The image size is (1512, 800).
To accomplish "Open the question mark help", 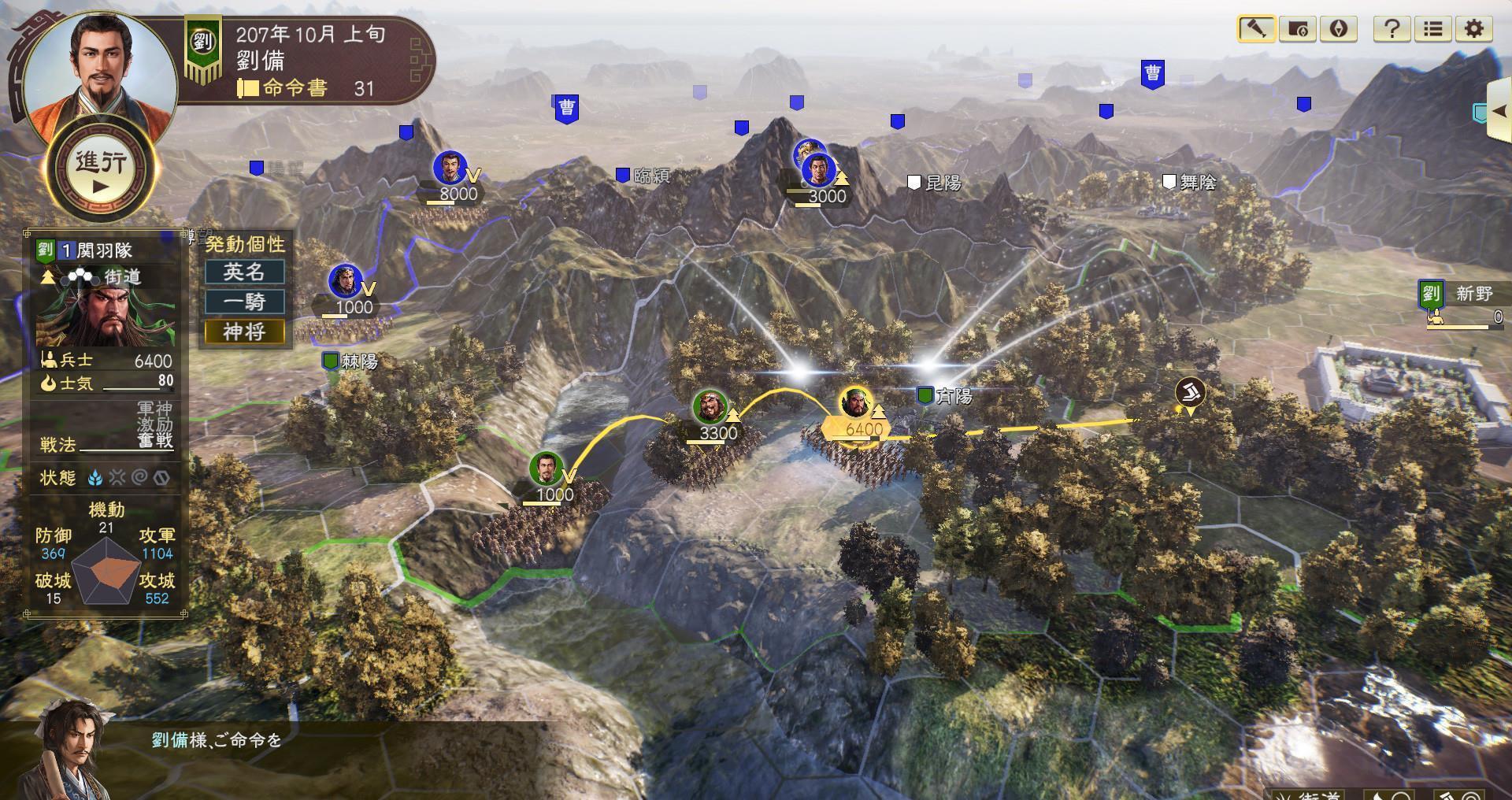I will click(x=1392, y=29).
